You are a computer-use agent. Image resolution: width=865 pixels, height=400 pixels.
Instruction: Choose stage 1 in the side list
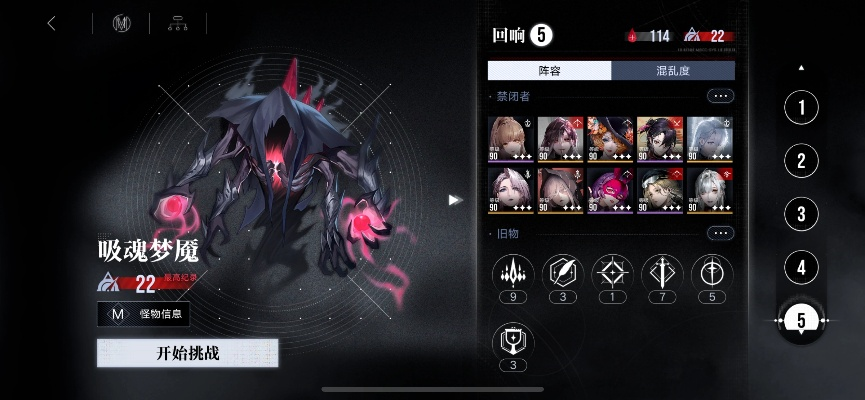point(801,107)
